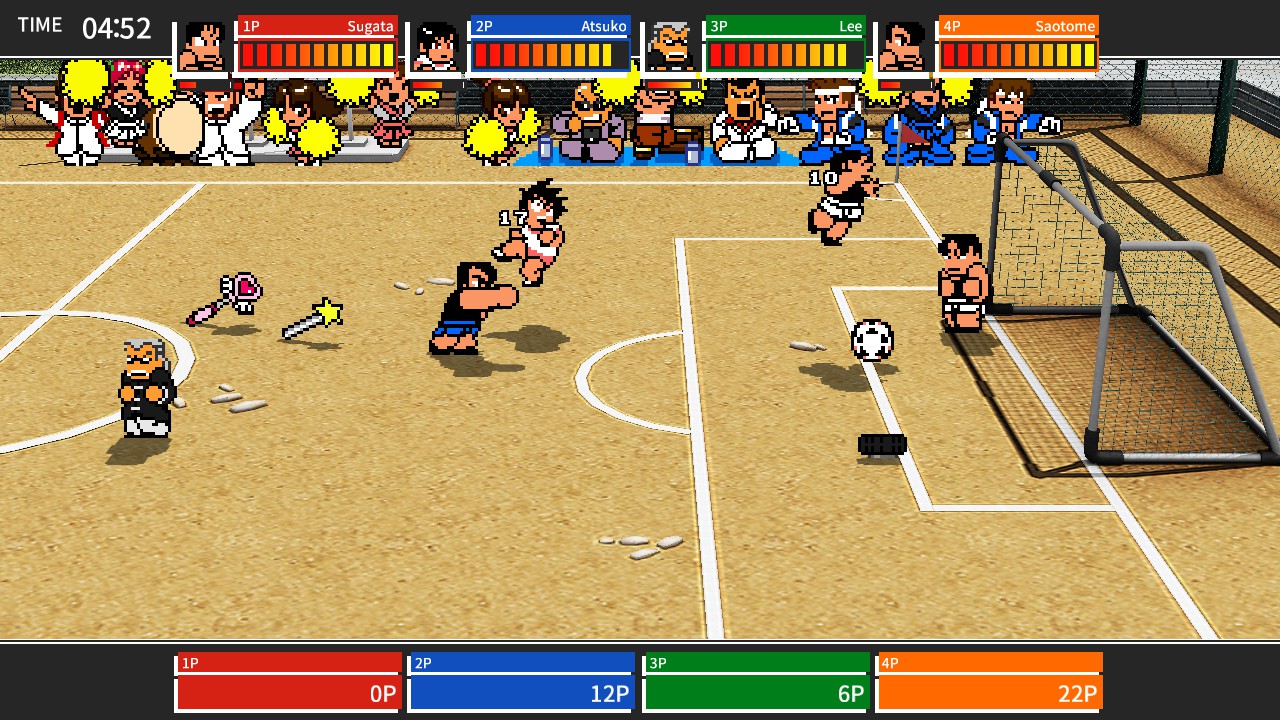Click Sugata's red health gauge
This screenshot has height=720, width=1280.
(318, 53)
